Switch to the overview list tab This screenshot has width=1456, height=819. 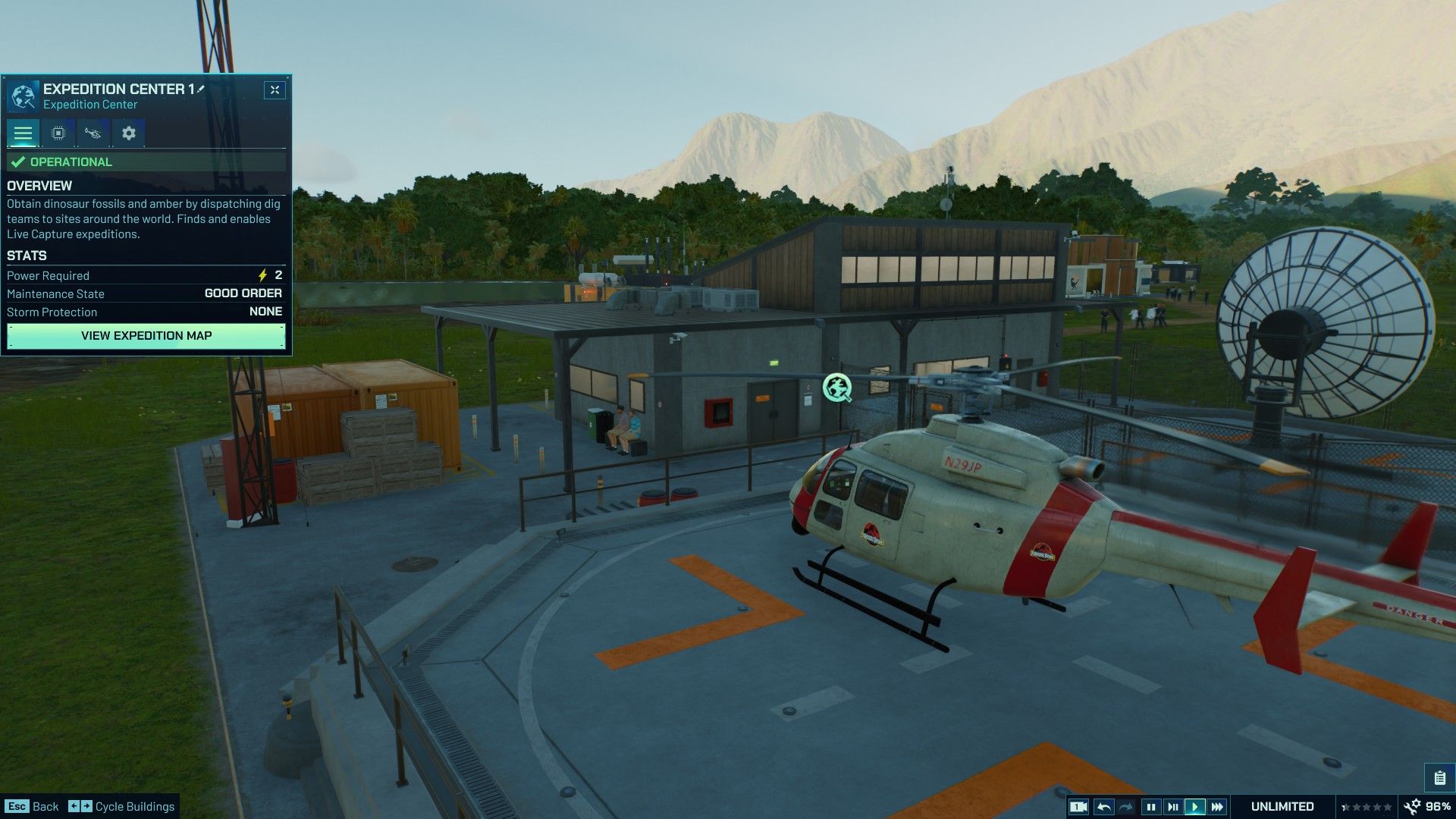pos(23,133)
